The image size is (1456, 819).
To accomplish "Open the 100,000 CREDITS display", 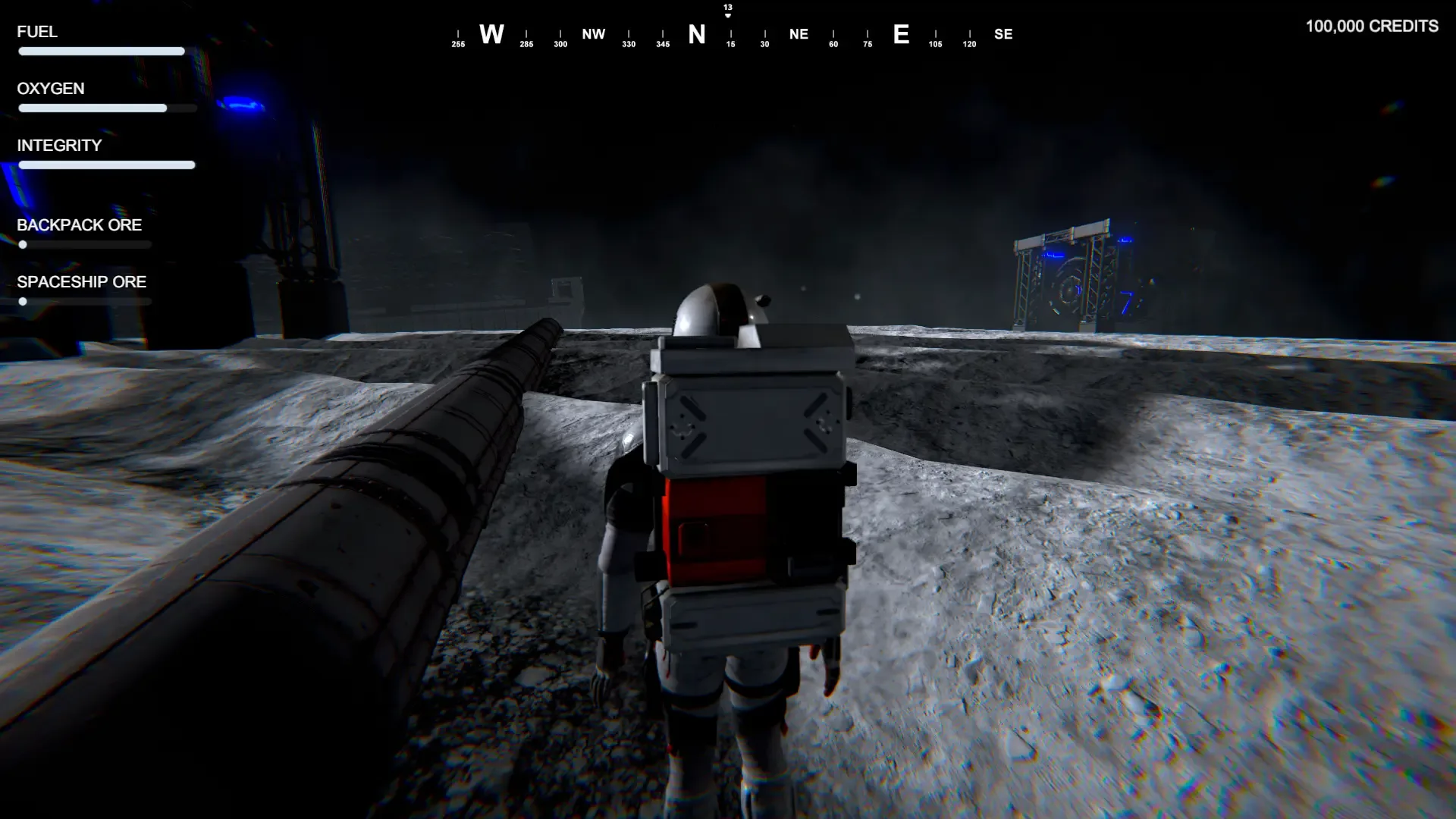I will tap(1371, 26).
